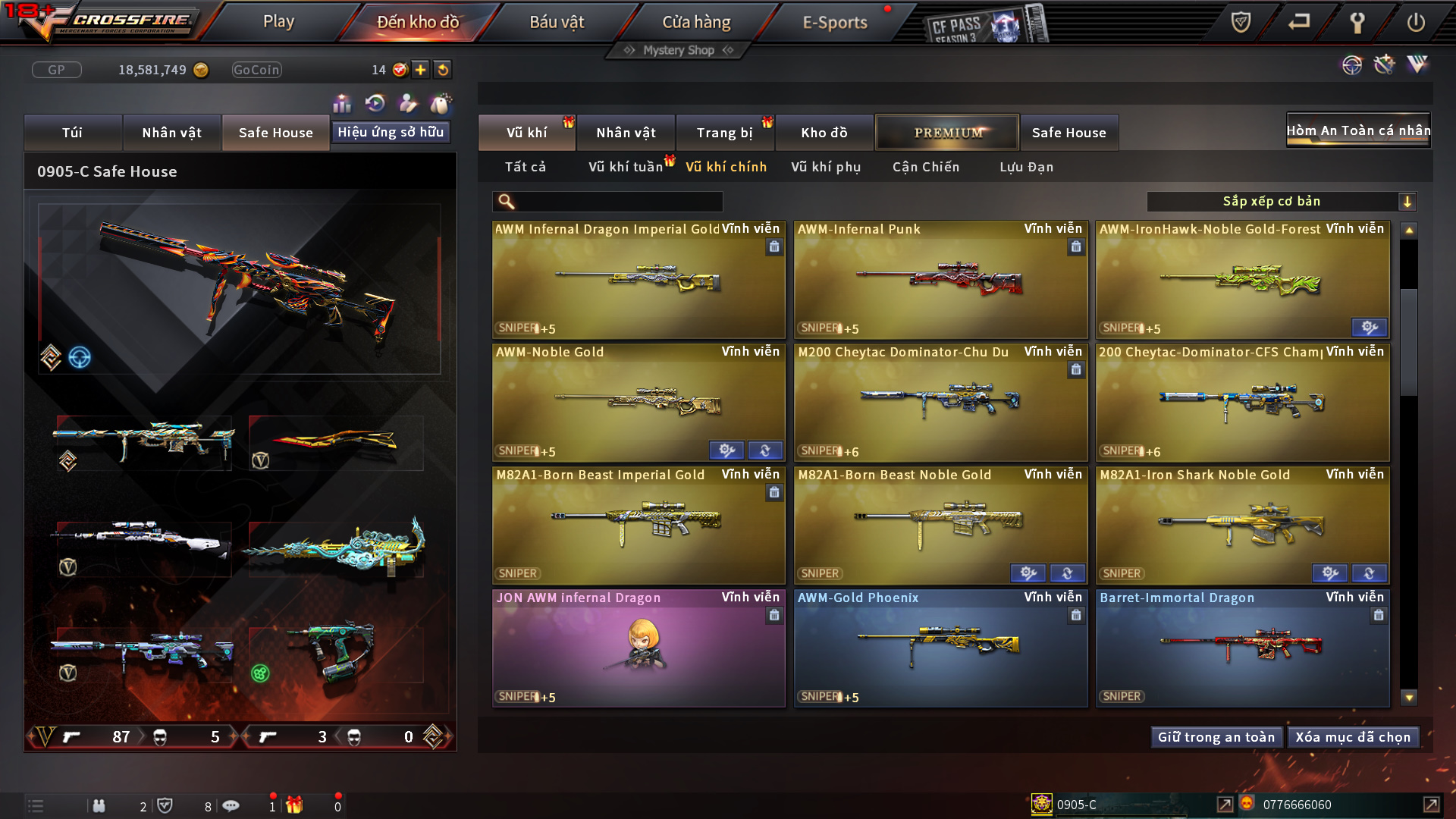The height and width of the screenshot is (819, 1456).
Task: Show Lựu Đạn grenades category
Action: click(1026, 167)
